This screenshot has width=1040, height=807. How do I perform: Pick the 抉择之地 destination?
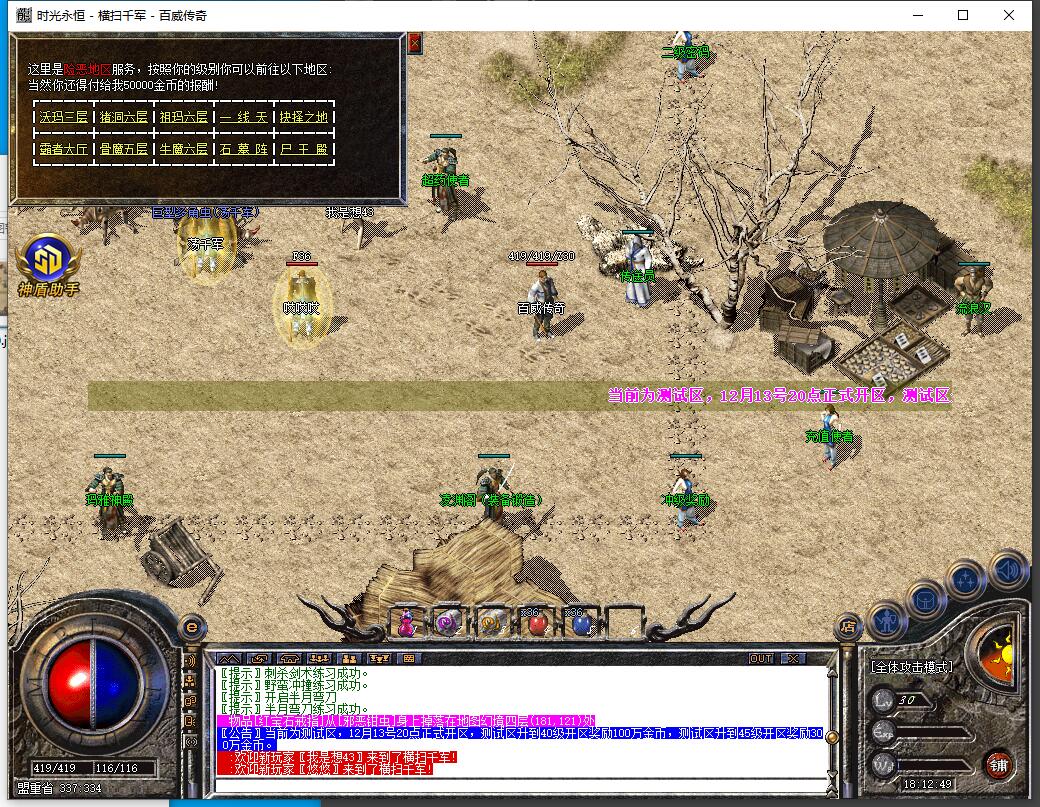pyautogui.click(x=304, y=117)
